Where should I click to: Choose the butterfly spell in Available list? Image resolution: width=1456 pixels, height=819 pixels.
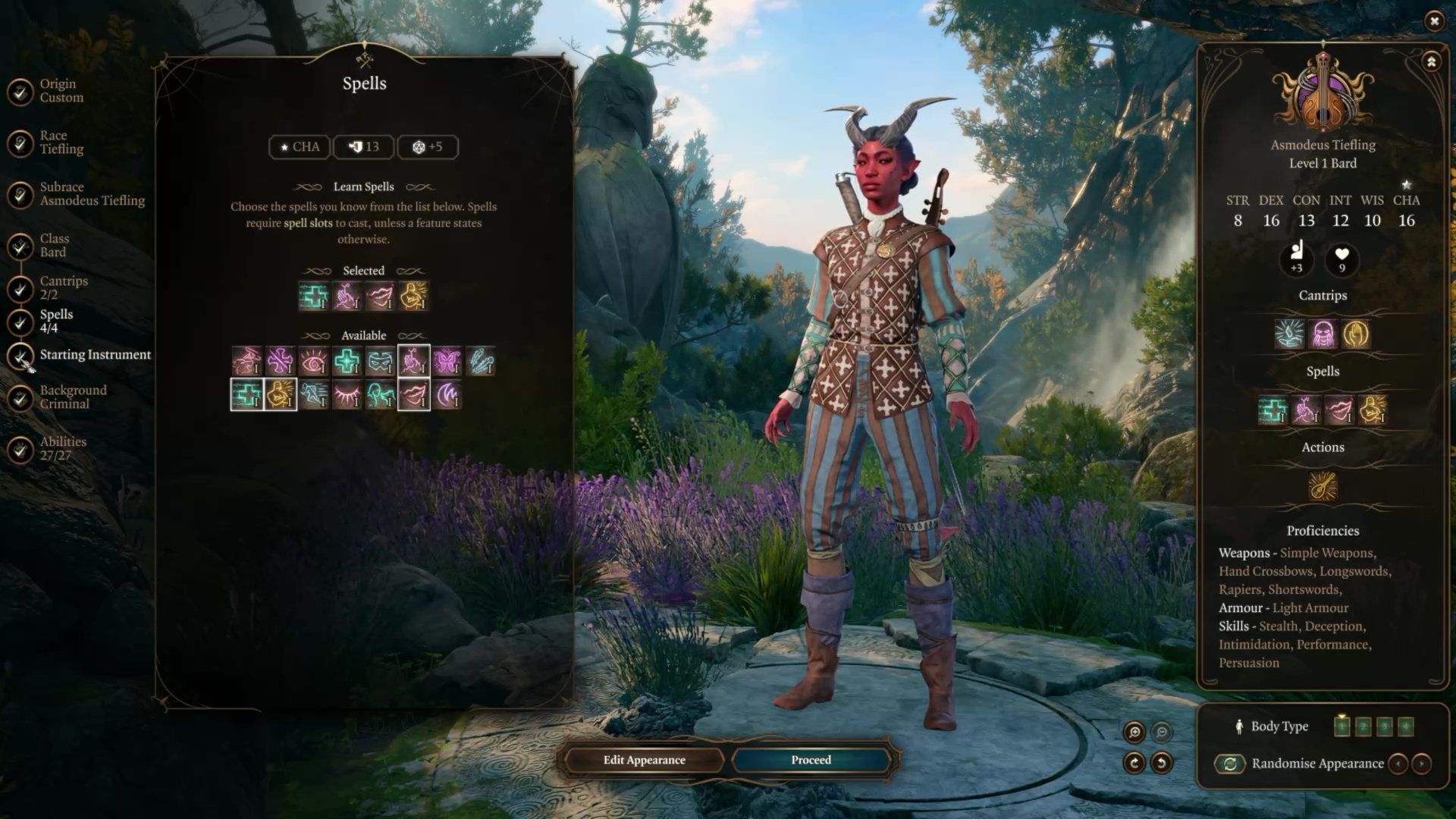(447, 361)
